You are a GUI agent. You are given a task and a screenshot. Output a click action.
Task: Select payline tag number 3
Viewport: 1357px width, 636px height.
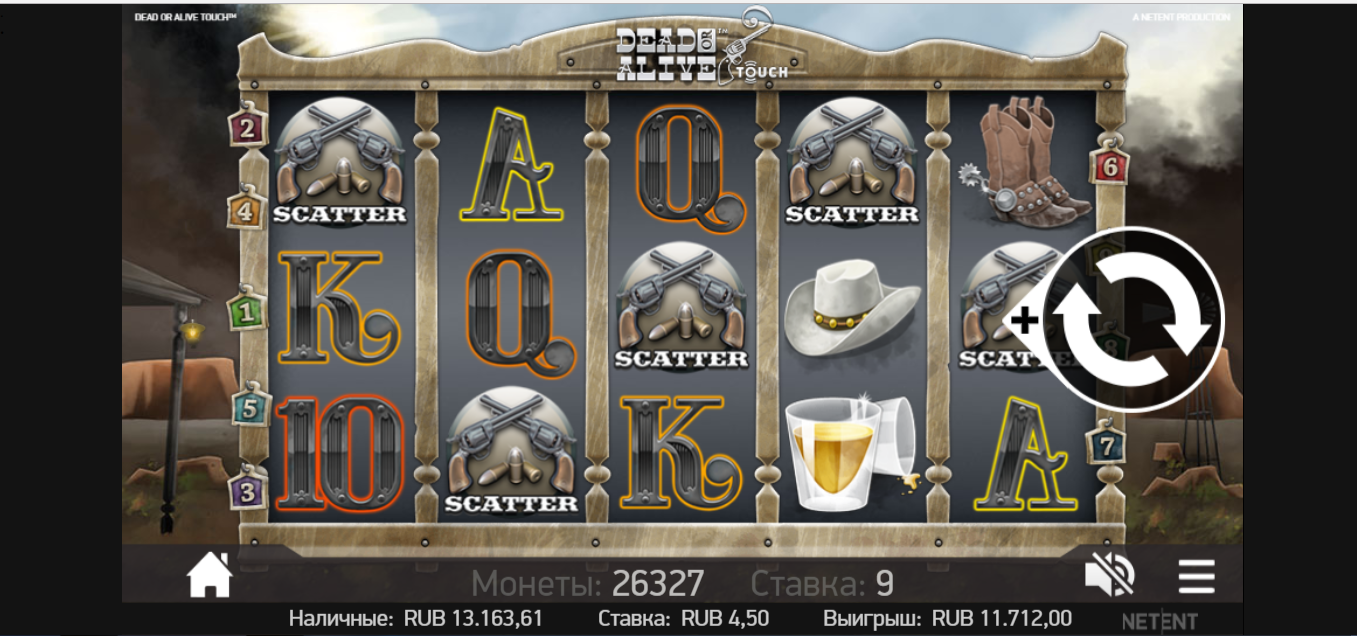(248, 491)
